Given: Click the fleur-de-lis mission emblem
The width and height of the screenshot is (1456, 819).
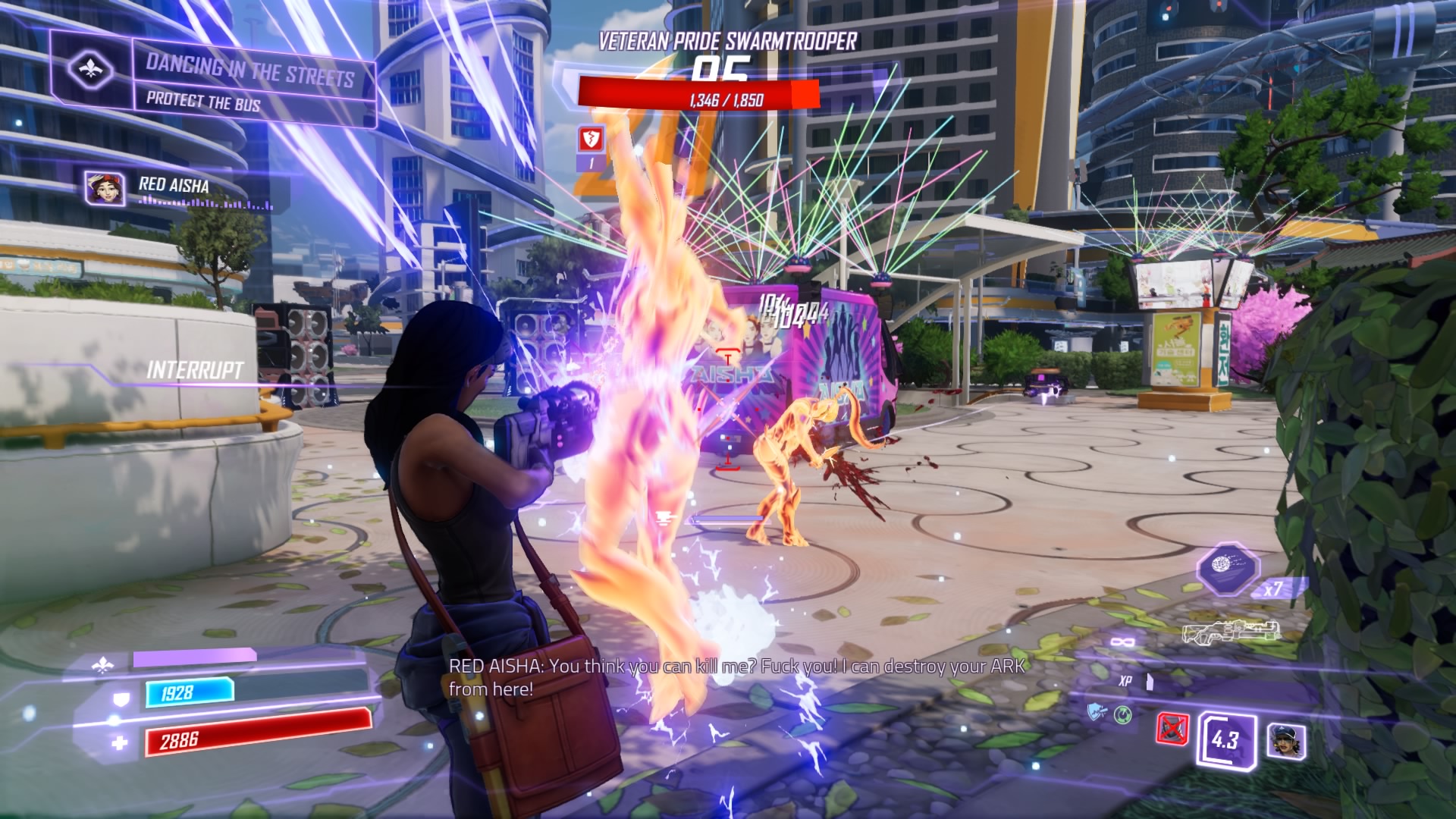Looking at the screenshot, I should [91, 70].
